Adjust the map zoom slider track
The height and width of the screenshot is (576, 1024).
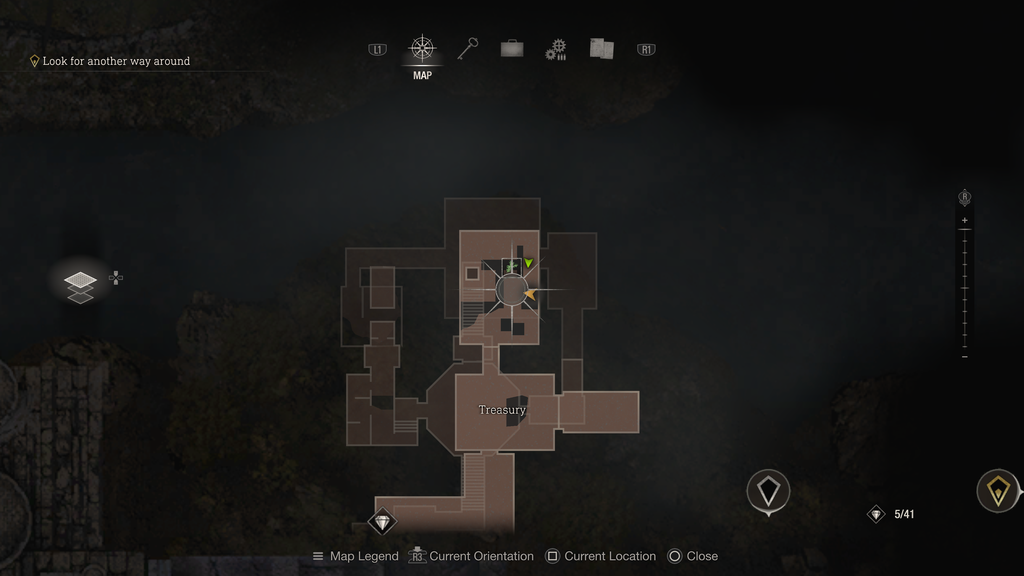tap(964, 288)
